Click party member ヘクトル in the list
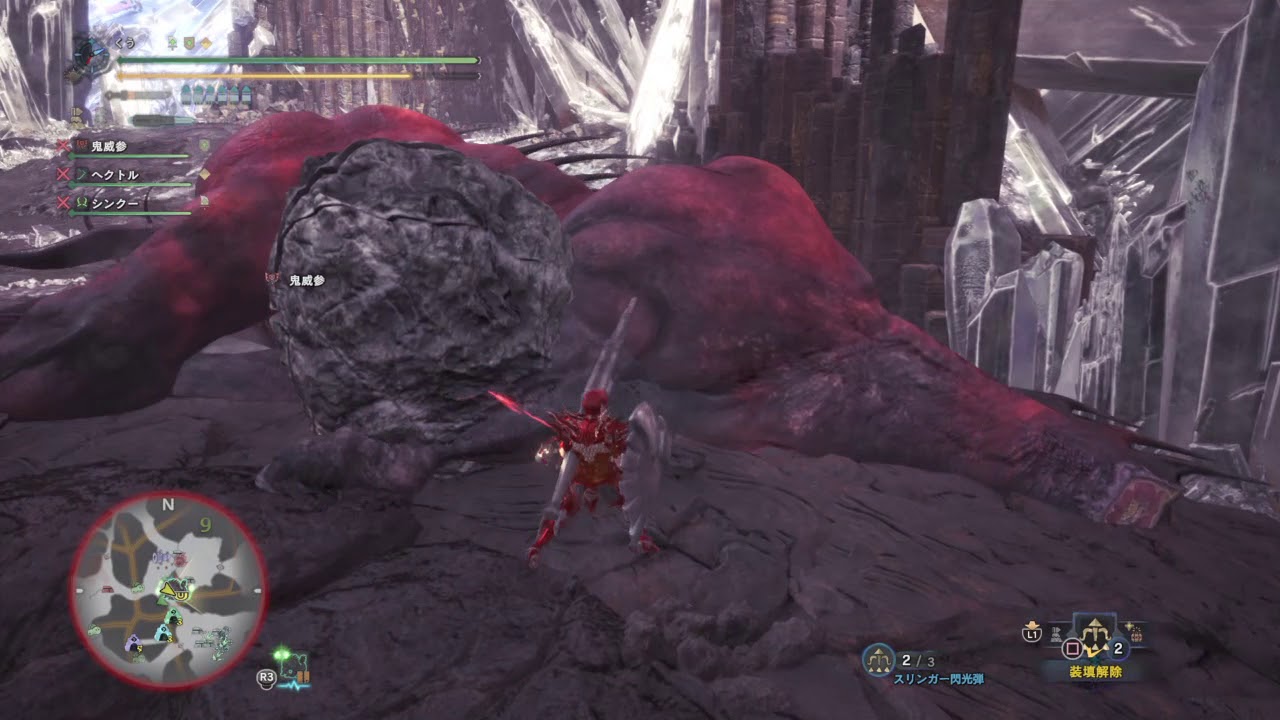The image size is (1280, 720). click(x=114, y=175)
